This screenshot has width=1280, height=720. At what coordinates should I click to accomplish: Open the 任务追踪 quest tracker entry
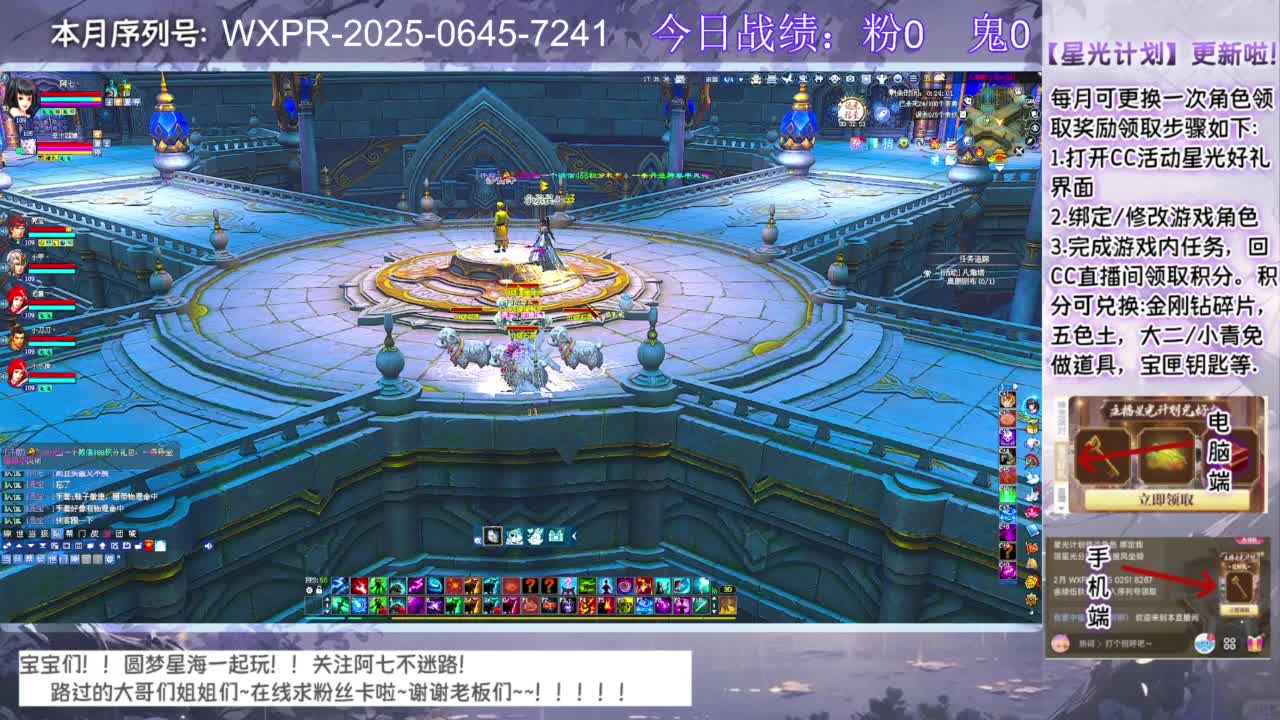point(975,259)
